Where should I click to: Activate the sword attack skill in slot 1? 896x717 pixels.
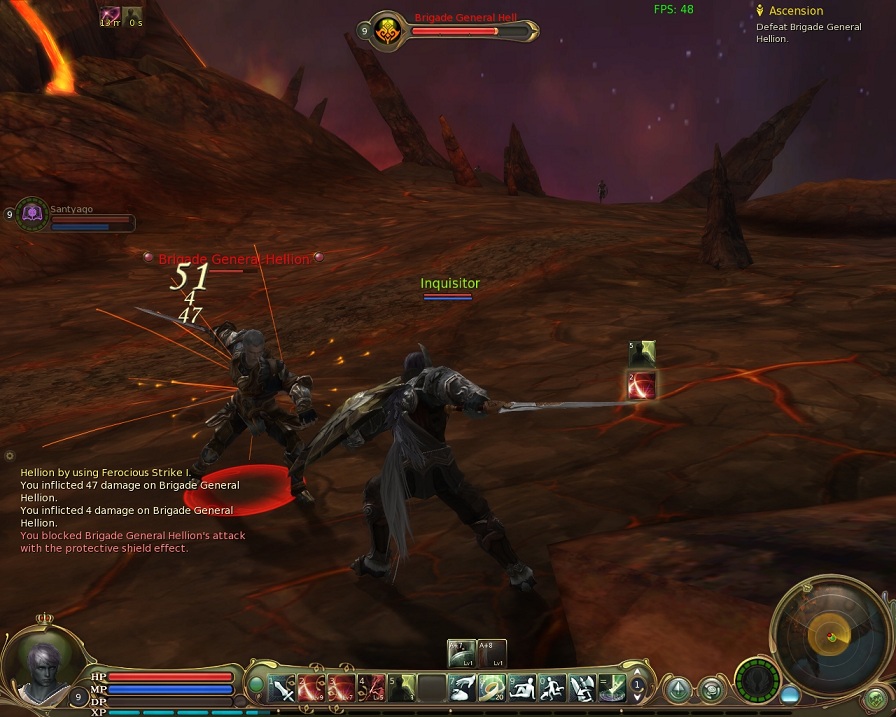point(283,688)
